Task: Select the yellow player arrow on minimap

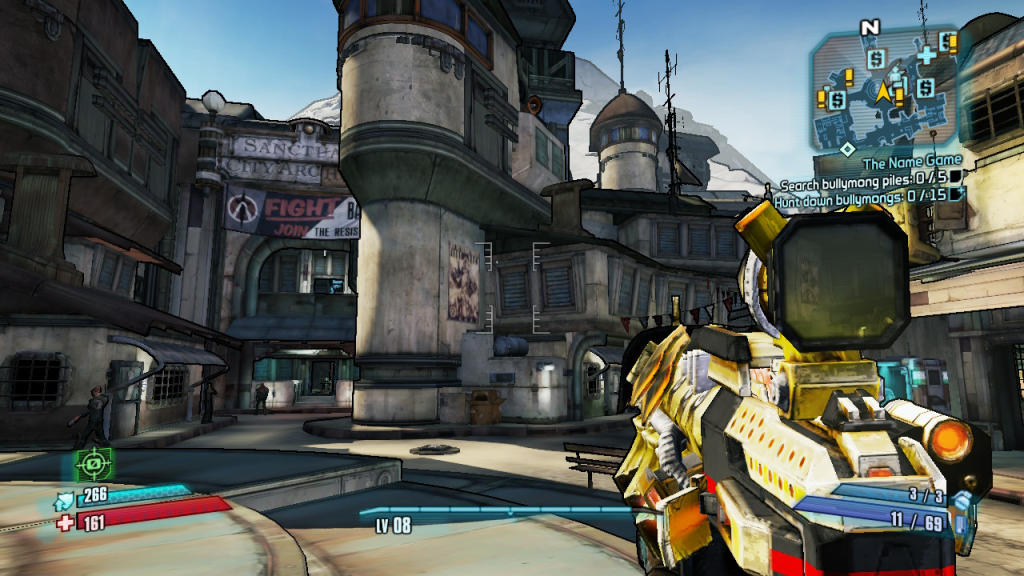Action: pos(884,93)
